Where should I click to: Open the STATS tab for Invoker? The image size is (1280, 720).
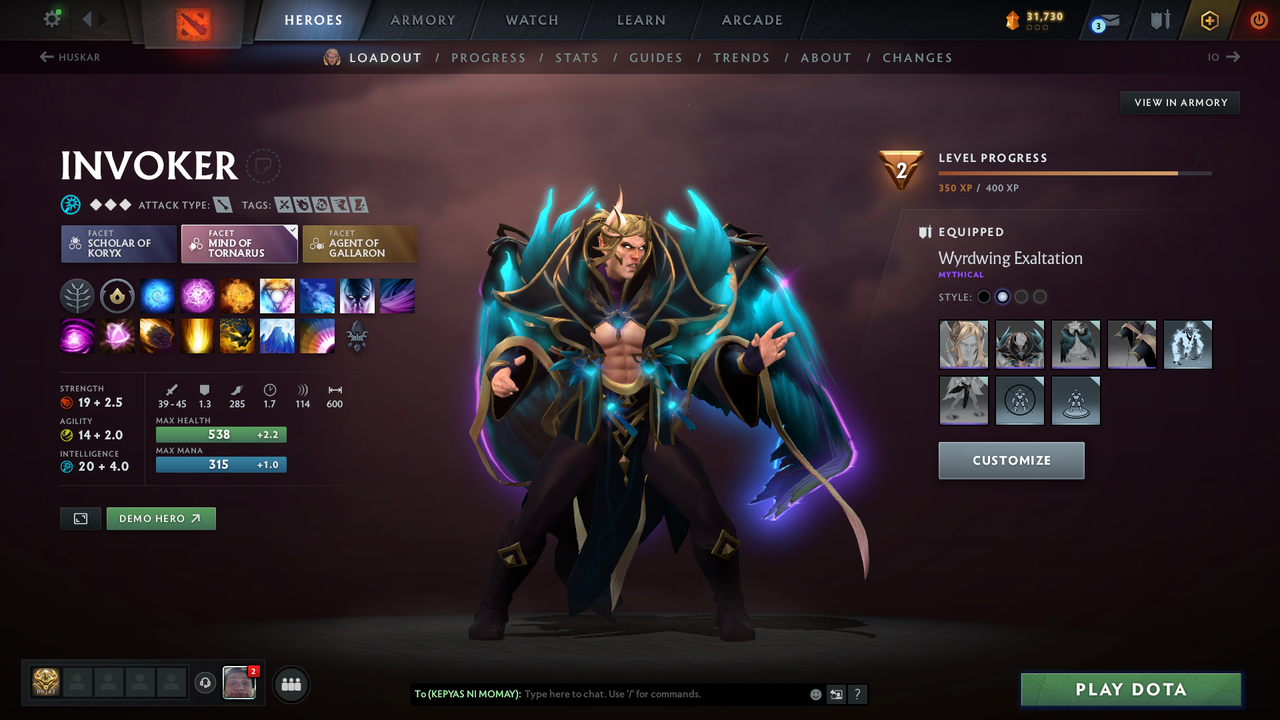point(577,57)
